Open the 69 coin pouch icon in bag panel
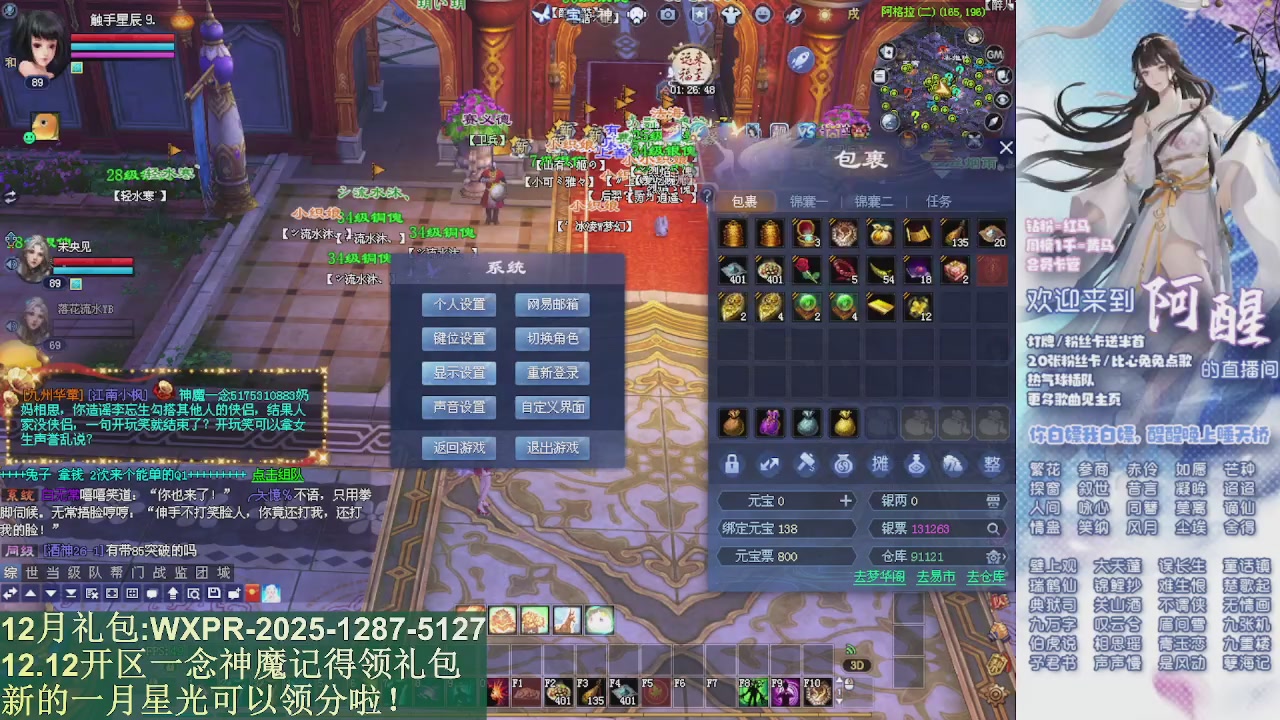The image size is (1280, 720). coord(843,465)
